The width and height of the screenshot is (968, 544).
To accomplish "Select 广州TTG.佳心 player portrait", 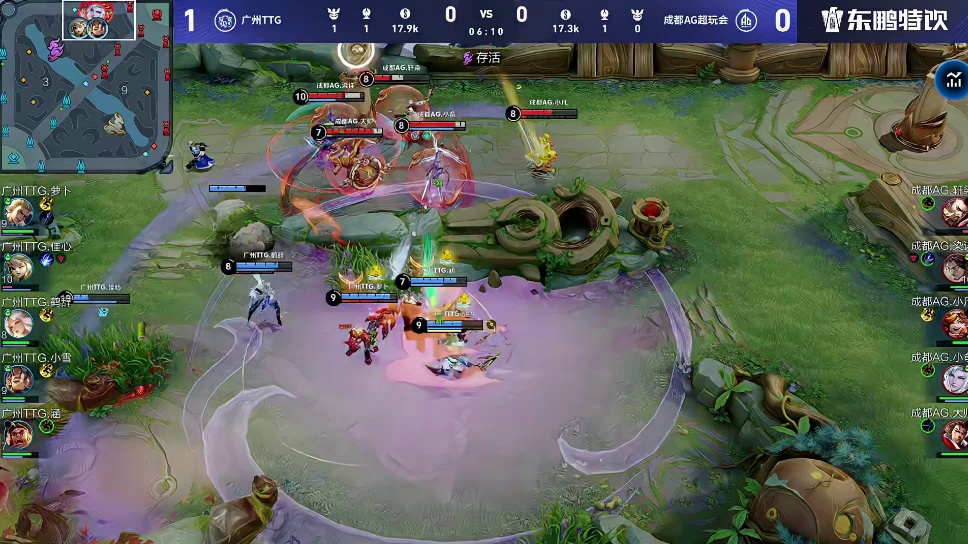I will tap(17, 267).
